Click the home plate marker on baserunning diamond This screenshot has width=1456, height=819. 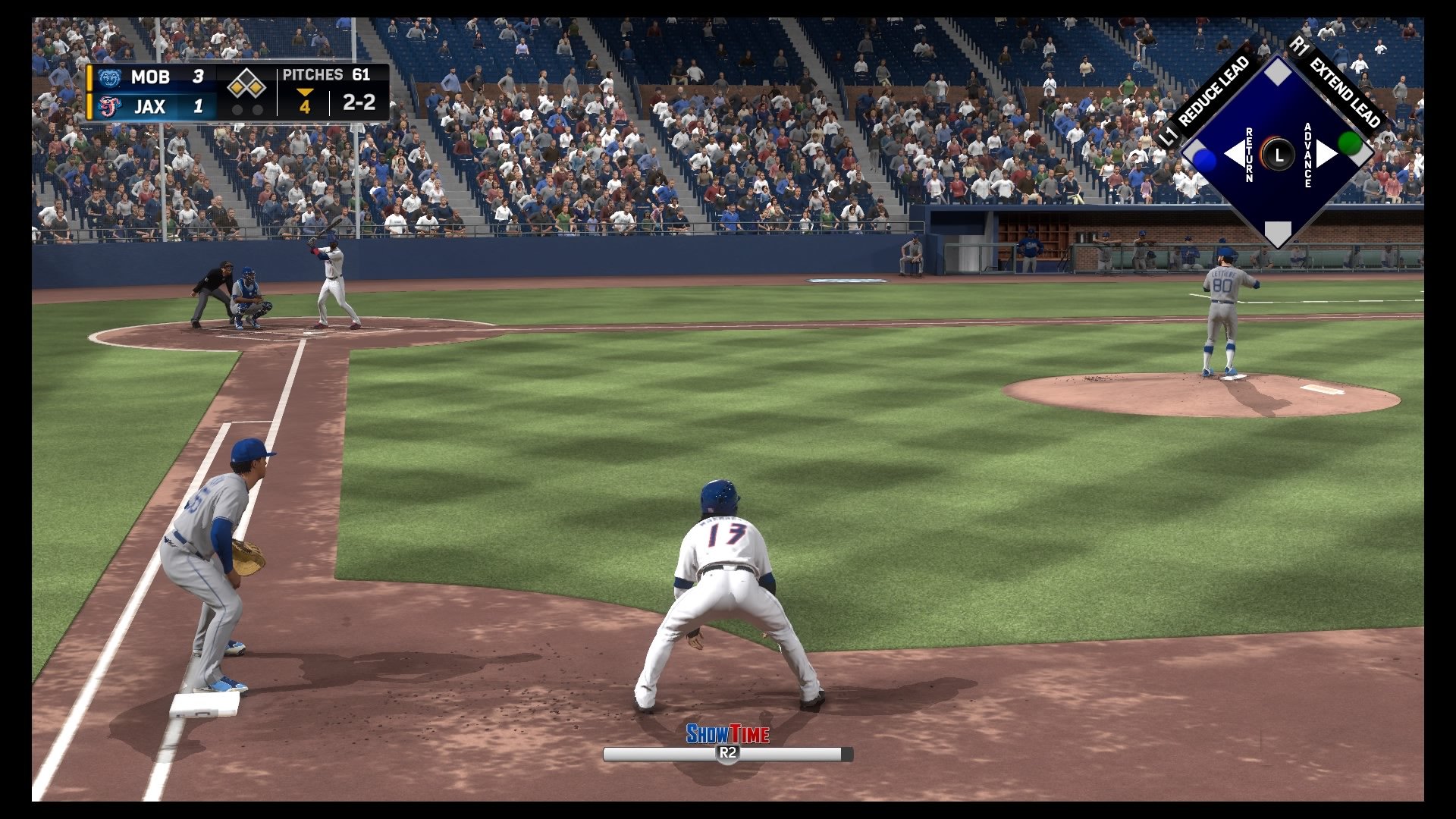(x=1279, y=231)
